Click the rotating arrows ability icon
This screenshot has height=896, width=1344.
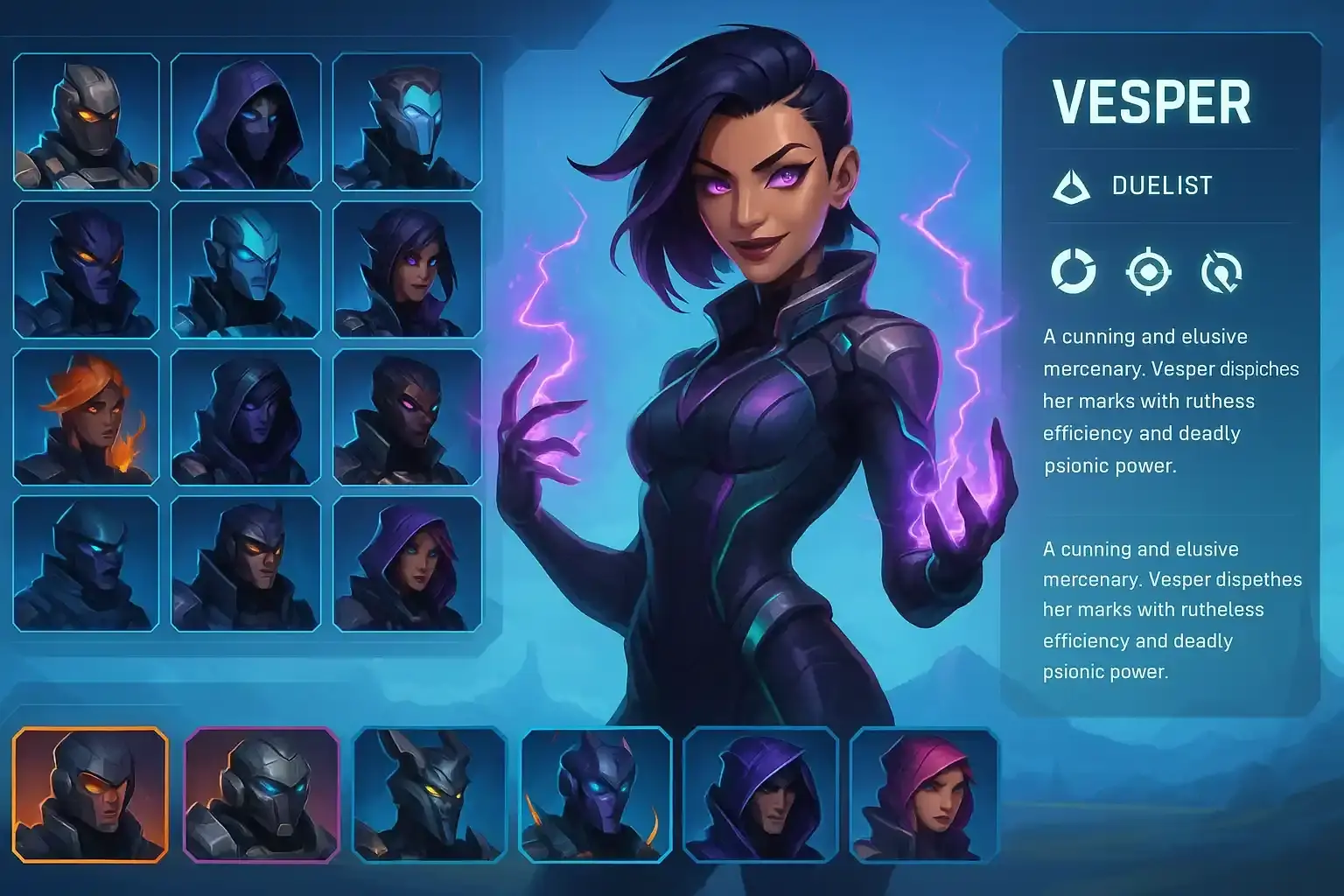click(1225, 274)
